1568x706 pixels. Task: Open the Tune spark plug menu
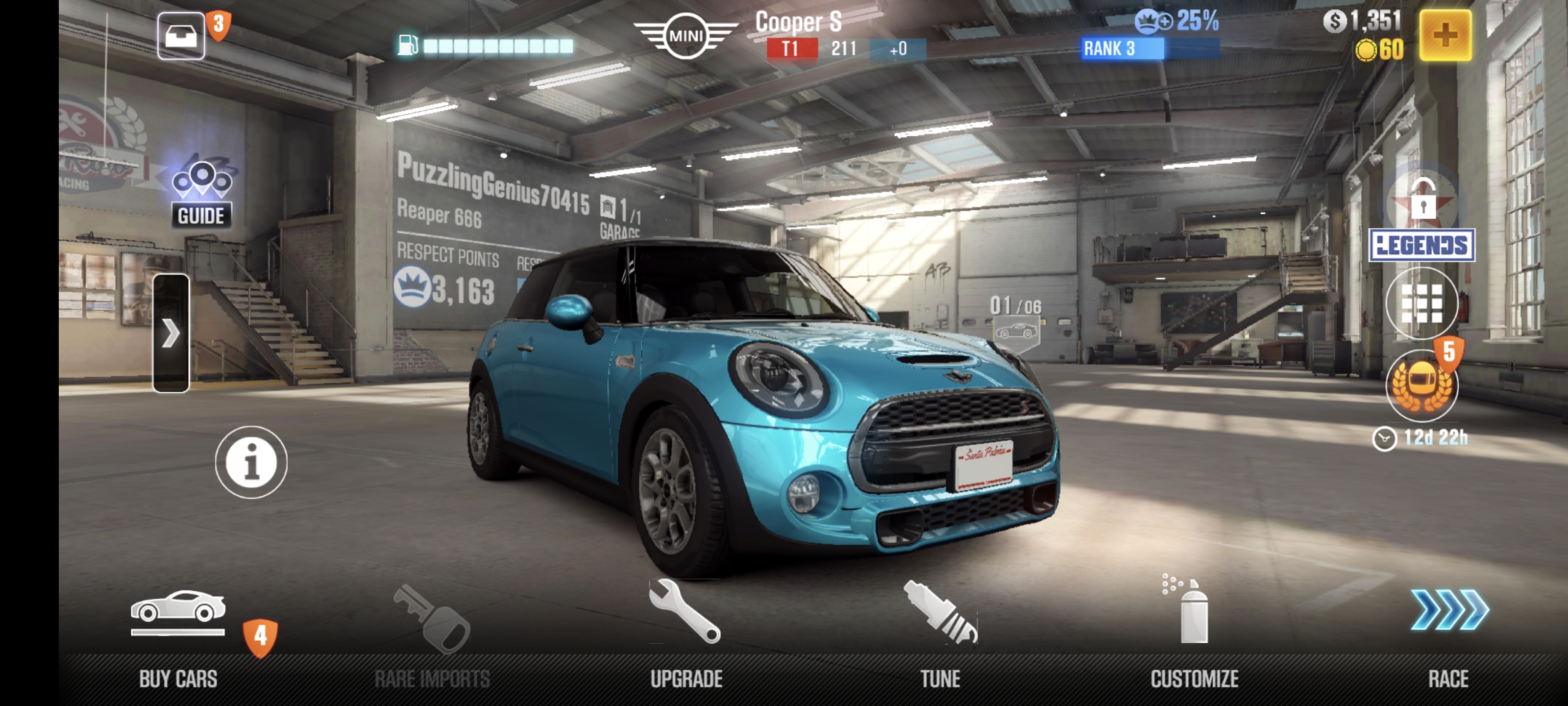pyautogui.click(x=940, y=633)
